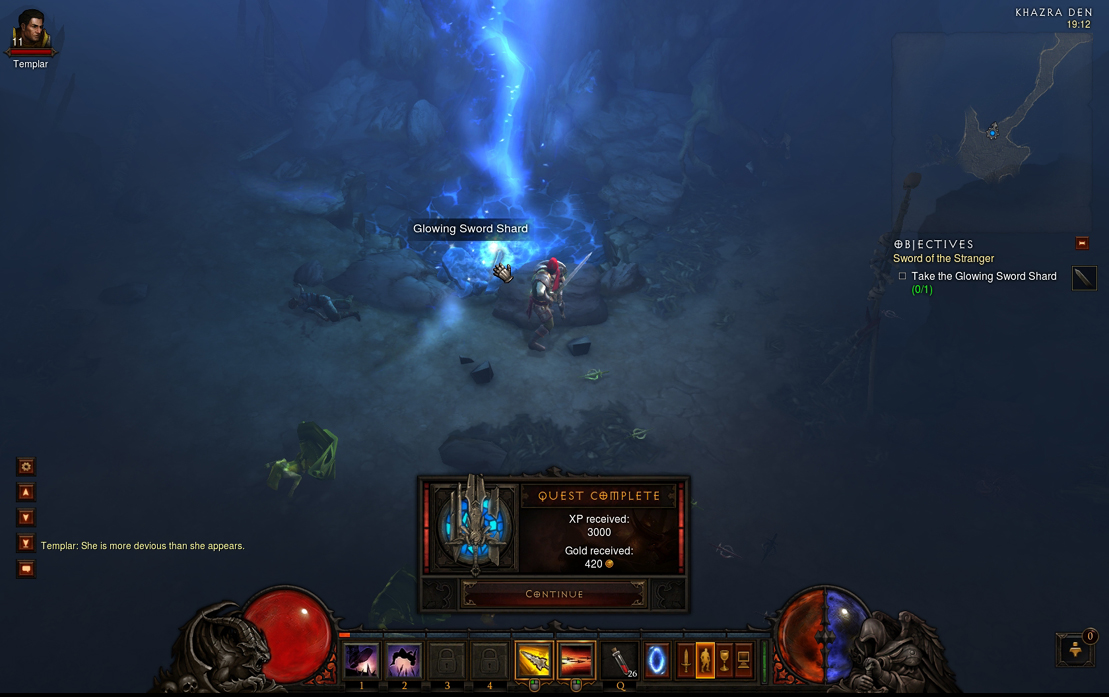Open the Khazra Den minimap
Screen dimensions: 1109x697
point(990,130)
